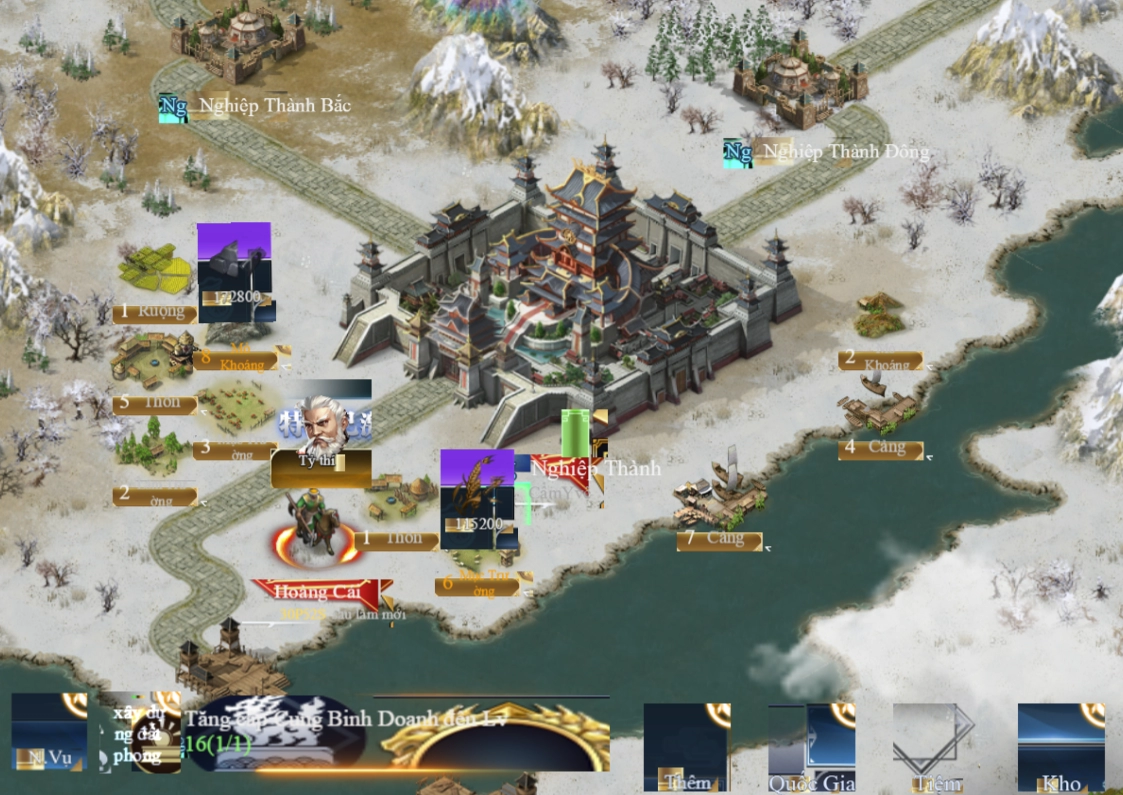Open the Kho warehouse button
1123x795 pixels.
click(1061, 746)
